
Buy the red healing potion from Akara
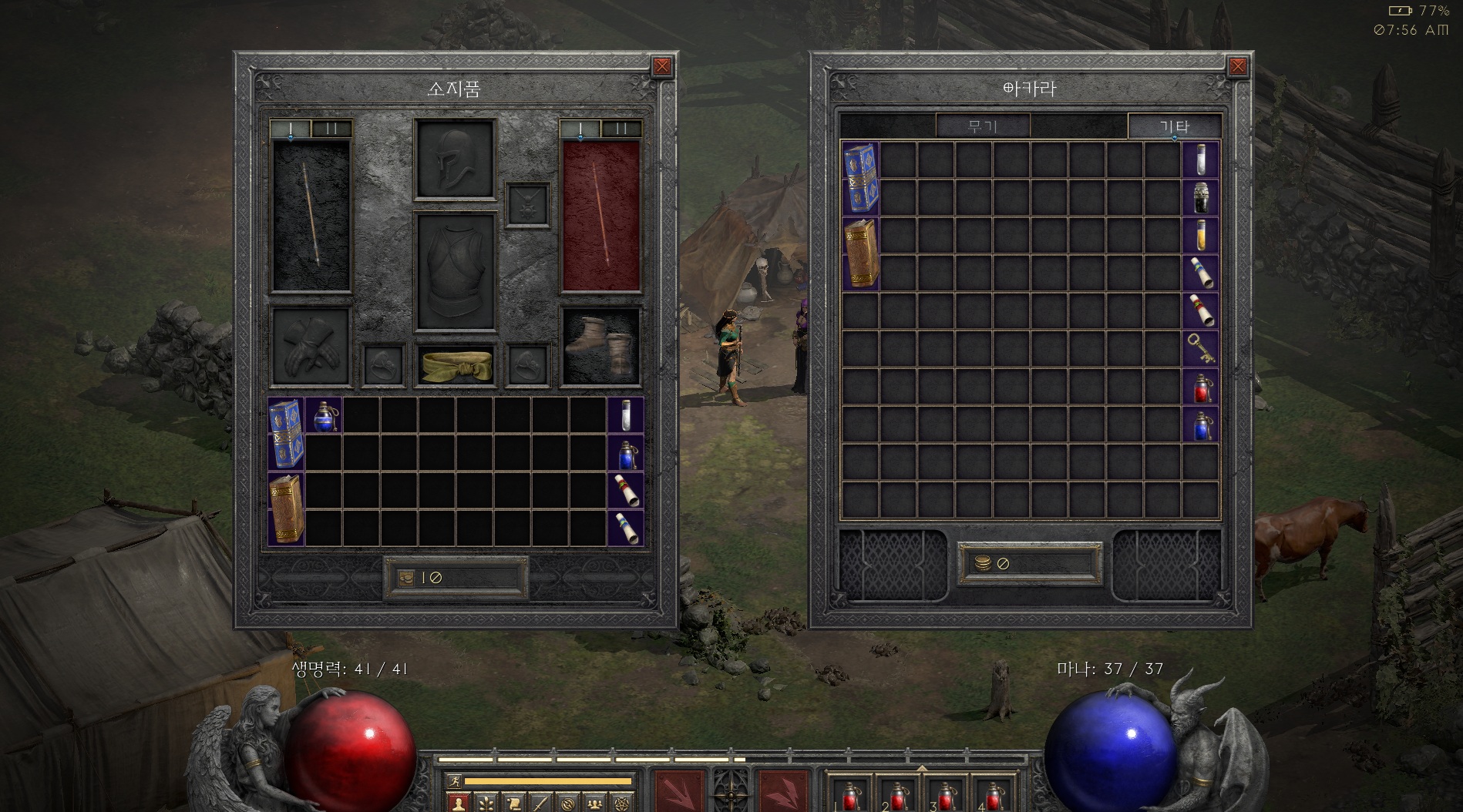coord(1201,386)
